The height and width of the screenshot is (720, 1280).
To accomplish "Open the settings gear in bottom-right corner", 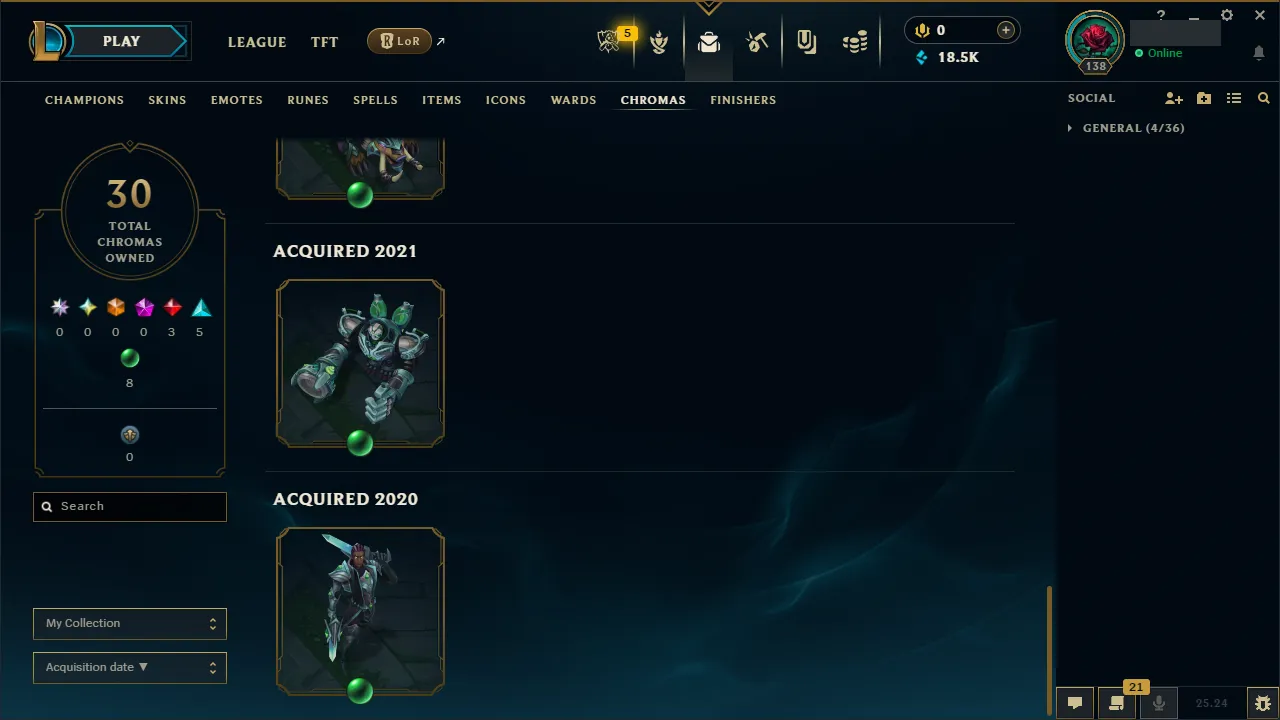I will (1262, 702).
